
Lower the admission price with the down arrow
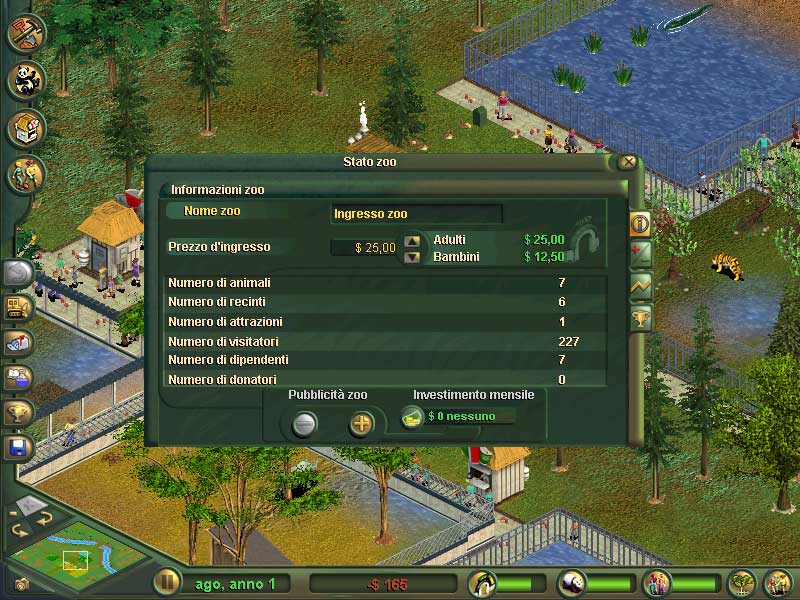(x=412, y=256)
